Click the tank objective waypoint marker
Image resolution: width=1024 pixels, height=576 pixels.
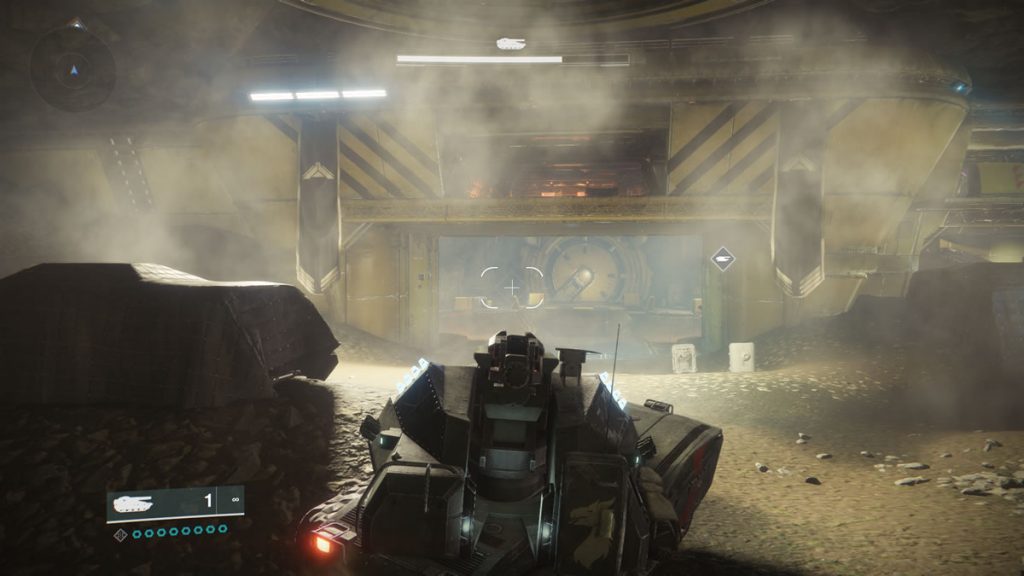pos(722,259)
